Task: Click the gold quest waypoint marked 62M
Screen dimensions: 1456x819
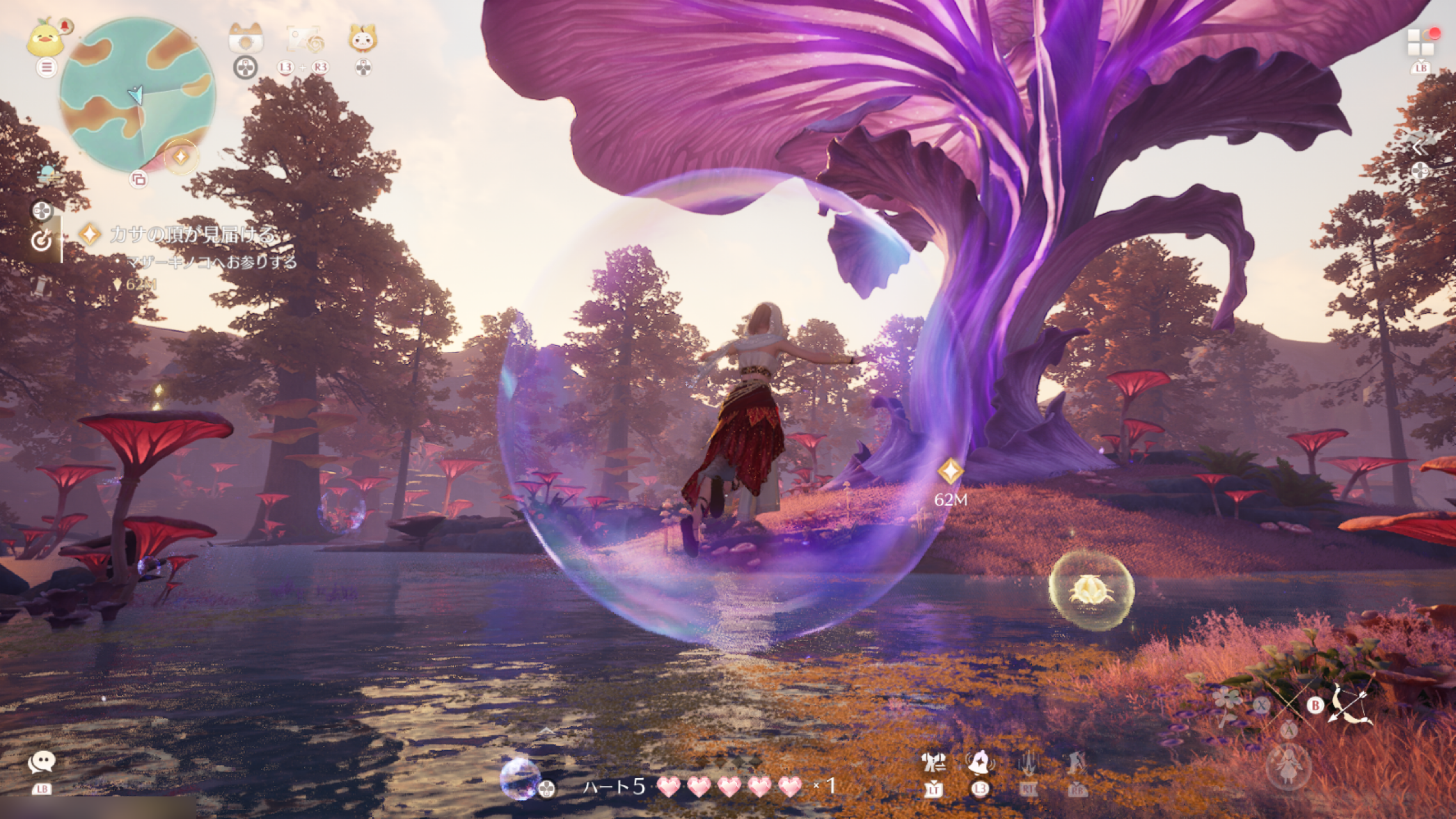Action: click(951, 472)
